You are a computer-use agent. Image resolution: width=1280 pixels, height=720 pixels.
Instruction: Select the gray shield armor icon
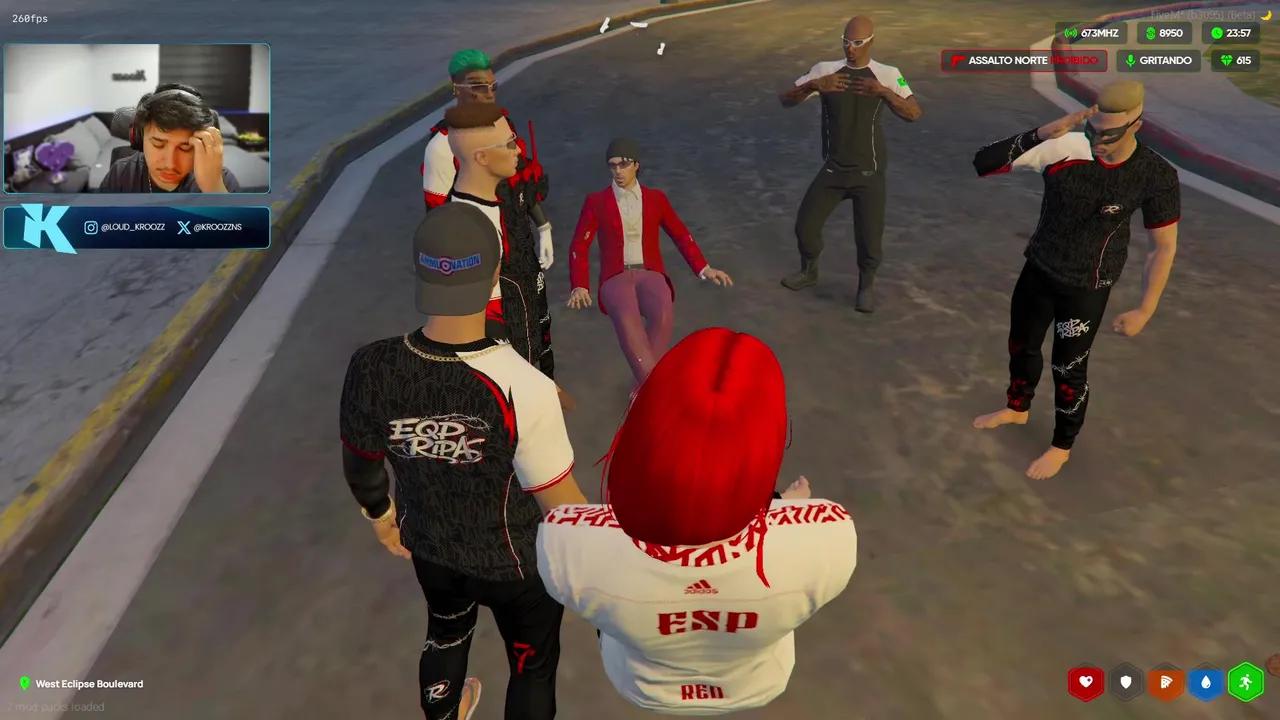[x=1126, y=682]
